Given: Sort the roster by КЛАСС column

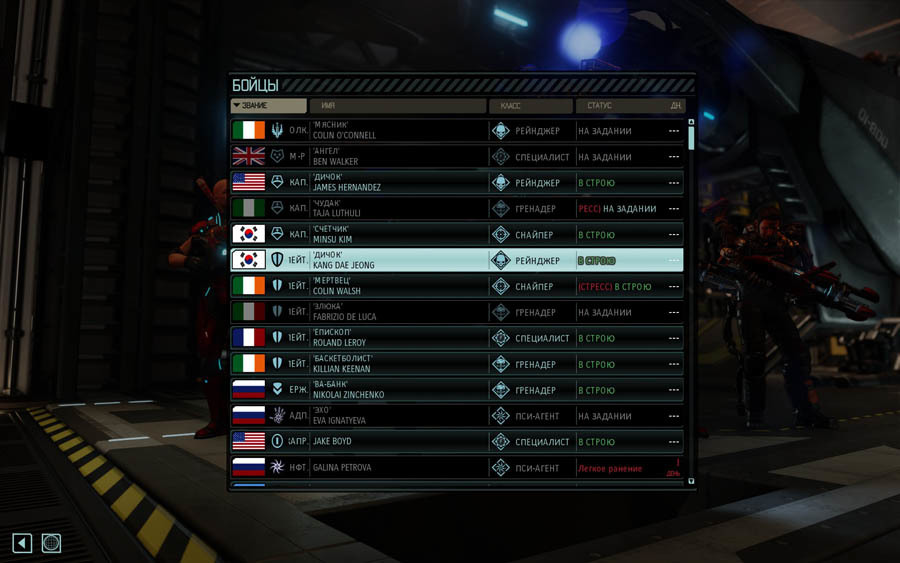Looking at the screenshot, I should pos(530,105).
